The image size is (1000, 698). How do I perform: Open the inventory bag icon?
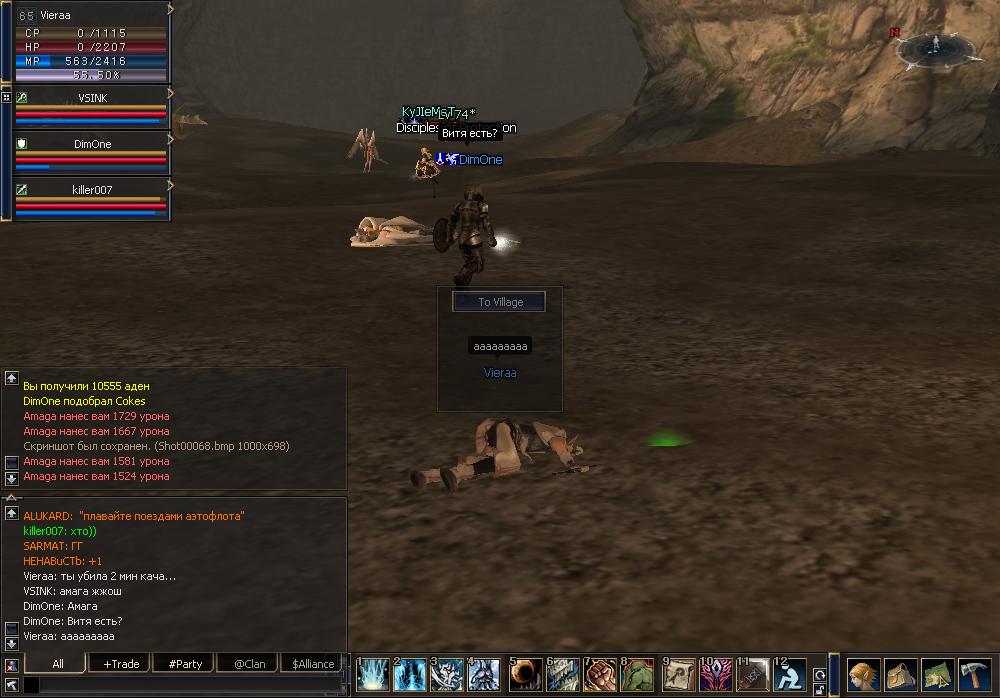900,674
